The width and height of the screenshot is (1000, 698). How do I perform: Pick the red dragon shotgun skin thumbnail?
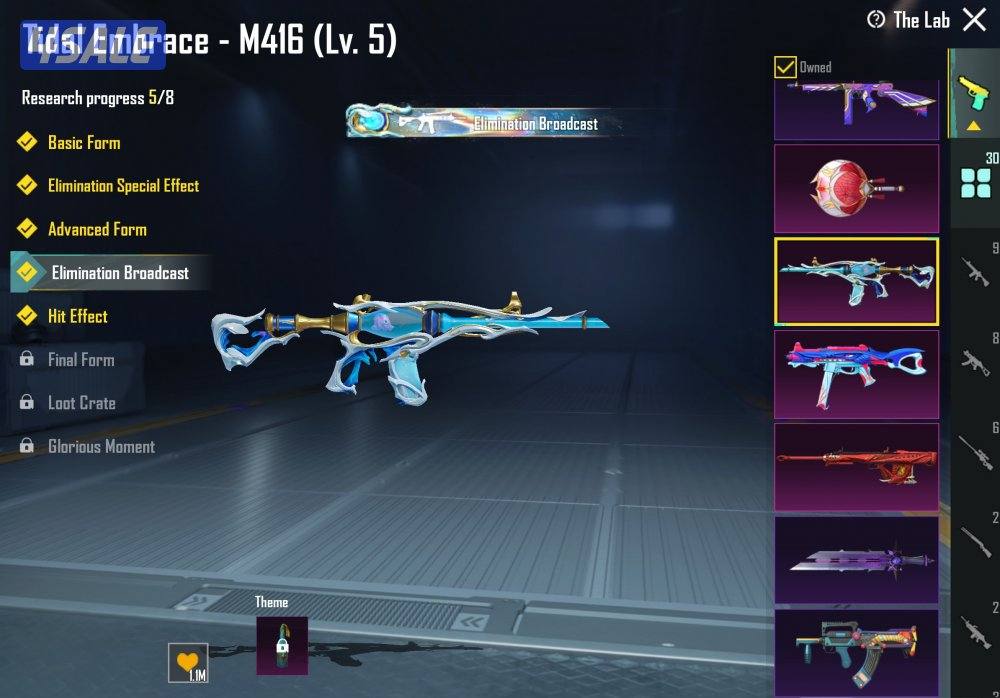pyautogui.click(x=857, y=468)
